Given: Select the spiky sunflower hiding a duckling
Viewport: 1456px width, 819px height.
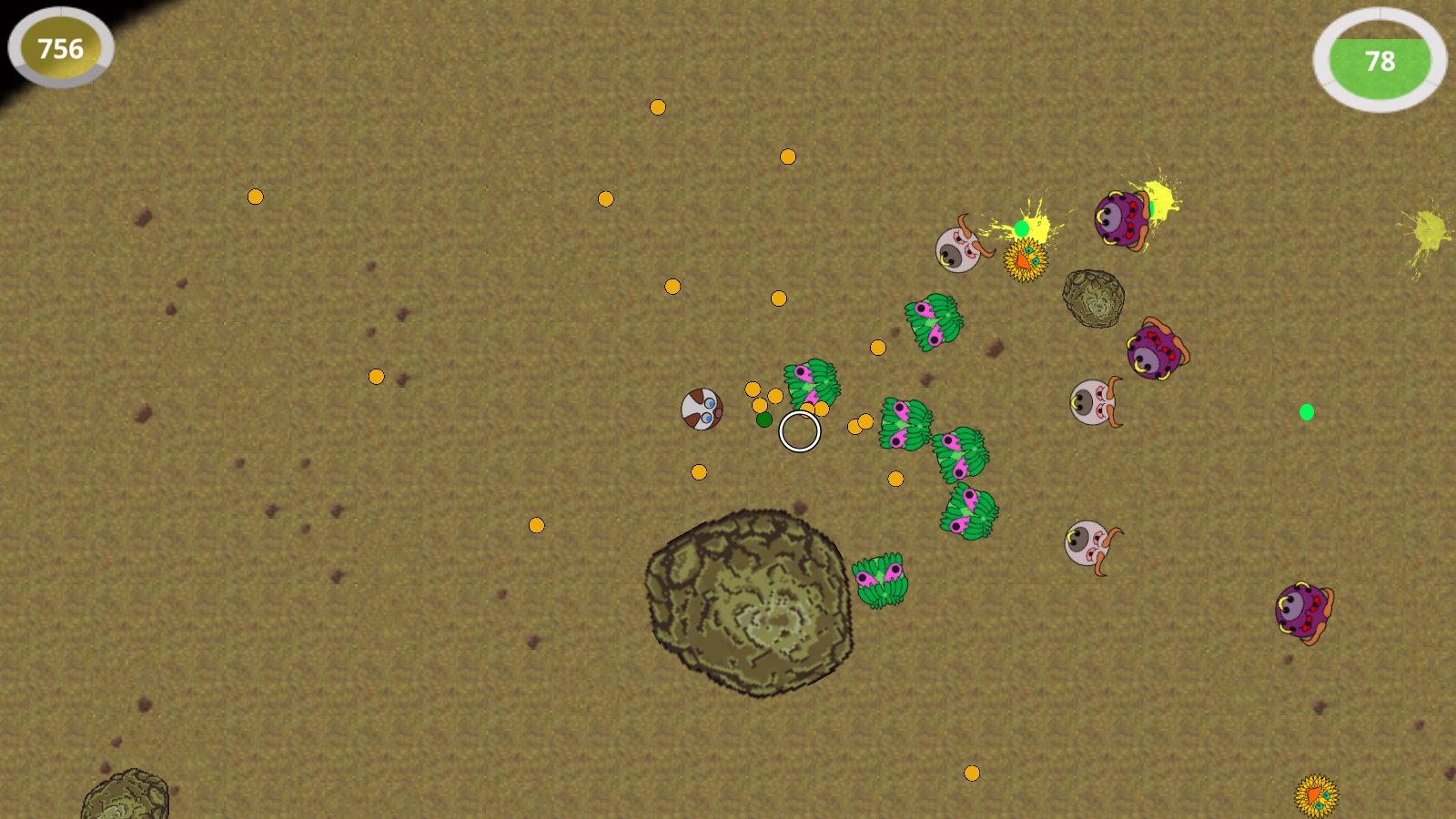Looking at the screenshot, I should pos(1026,261).
